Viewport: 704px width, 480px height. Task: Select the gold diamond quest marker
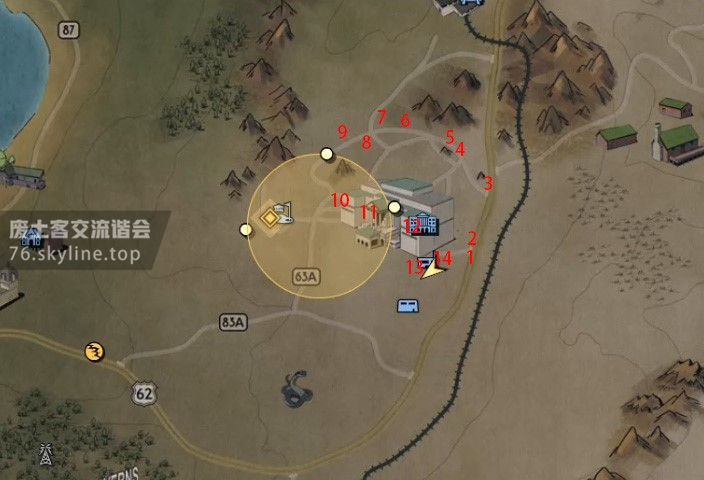[x=270, y=217]
